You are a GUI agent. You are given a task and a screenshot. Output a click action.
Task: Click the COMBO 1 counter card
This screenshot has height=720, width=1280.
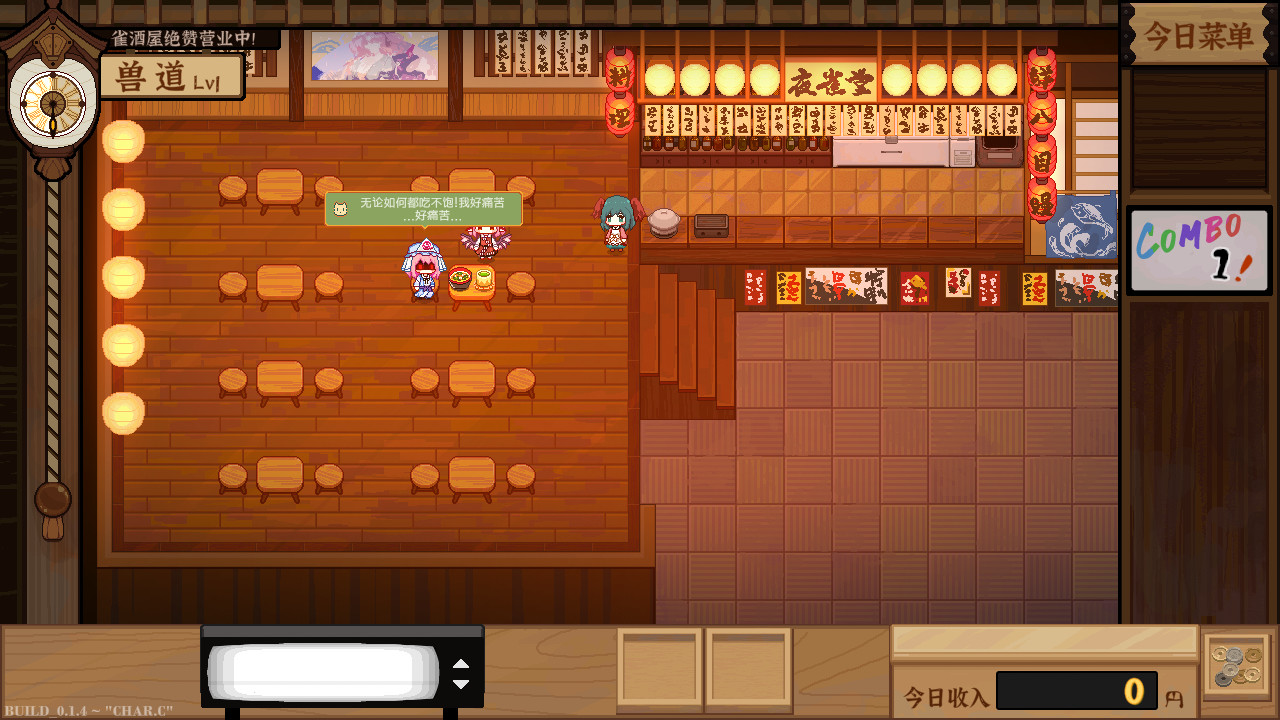click(1198, 247)
